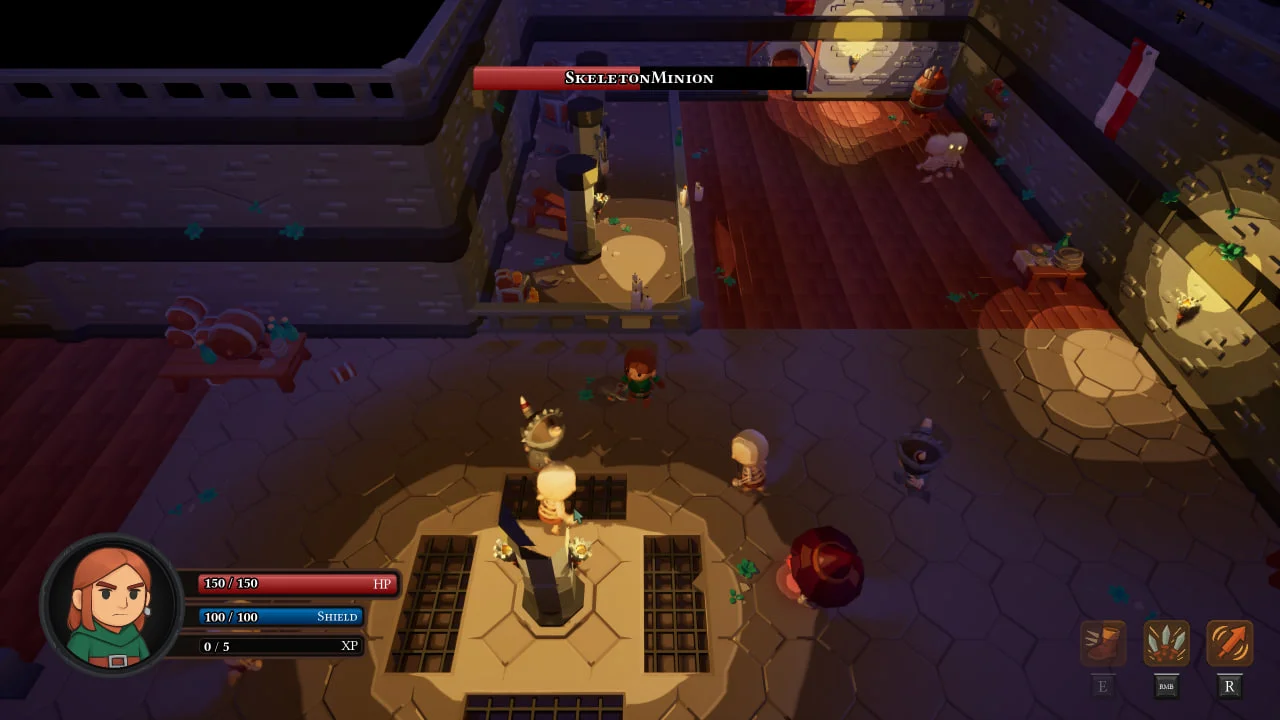Click the red-haired hero portrait

pos(111,604)
